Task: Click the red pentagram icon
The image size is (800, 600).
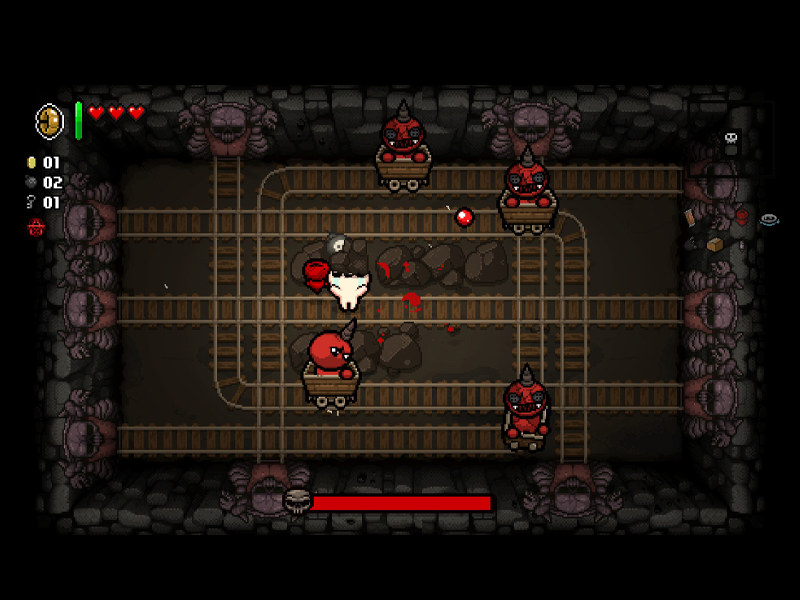Action: (x=35, y=228)
